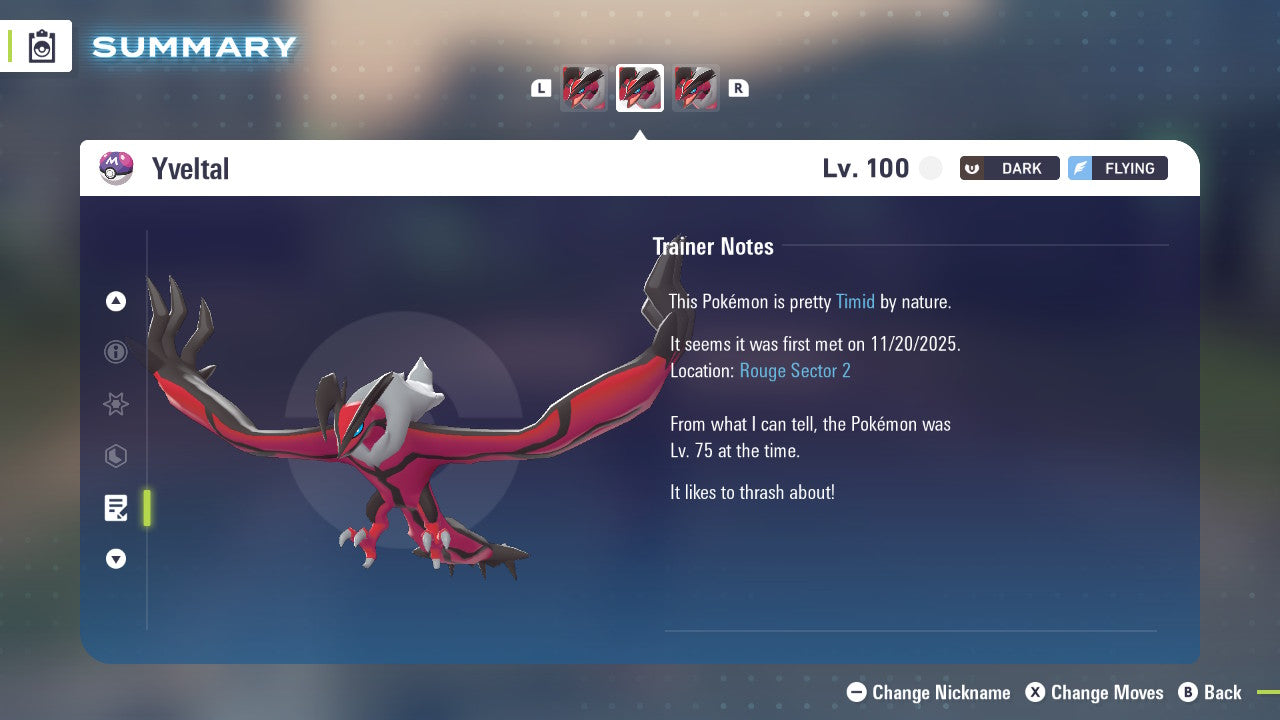Click the down arrow below the sidebar
The image size is (1280, 720).
(115, 559)
